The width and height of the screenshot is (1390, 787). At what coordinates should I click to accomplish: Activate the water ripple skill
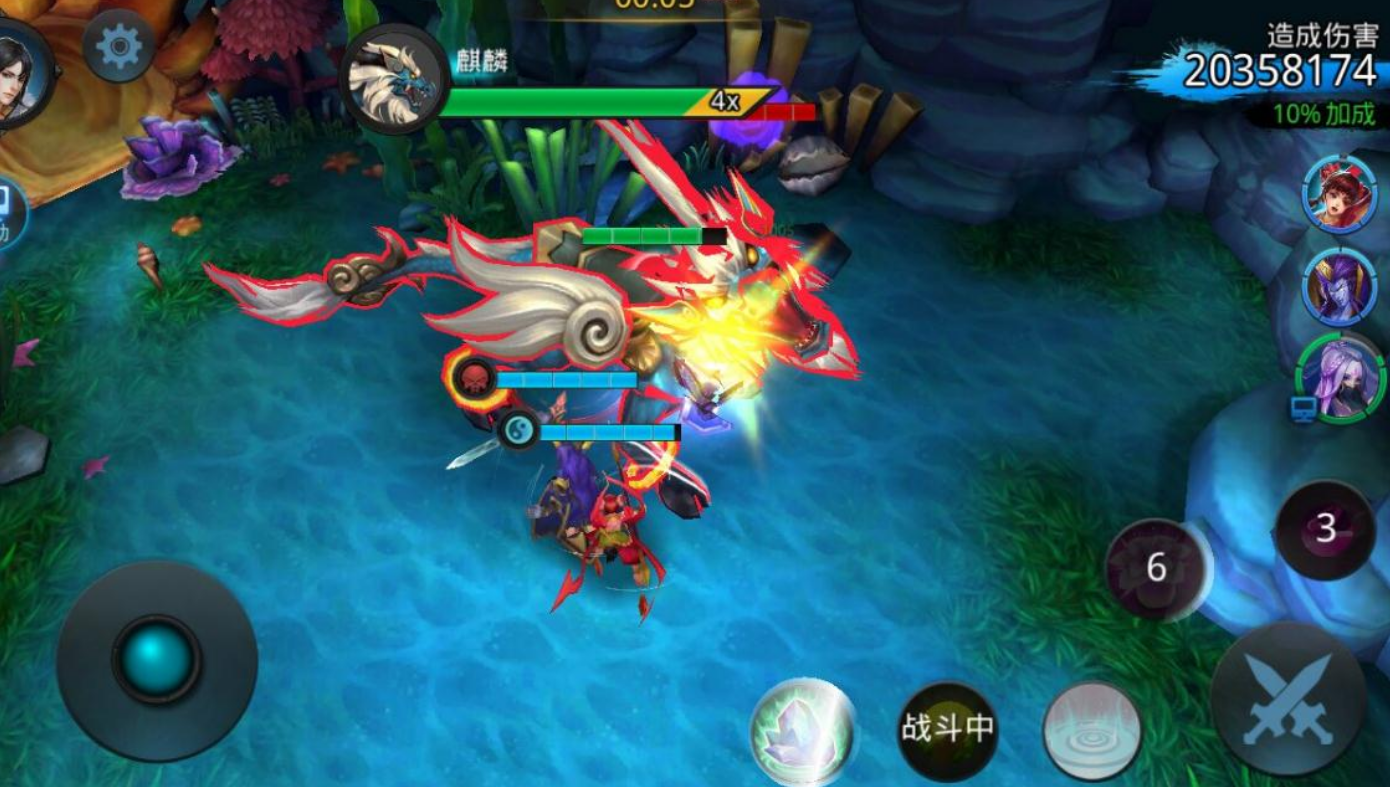pyautogui.click(x=1093, y=730)
